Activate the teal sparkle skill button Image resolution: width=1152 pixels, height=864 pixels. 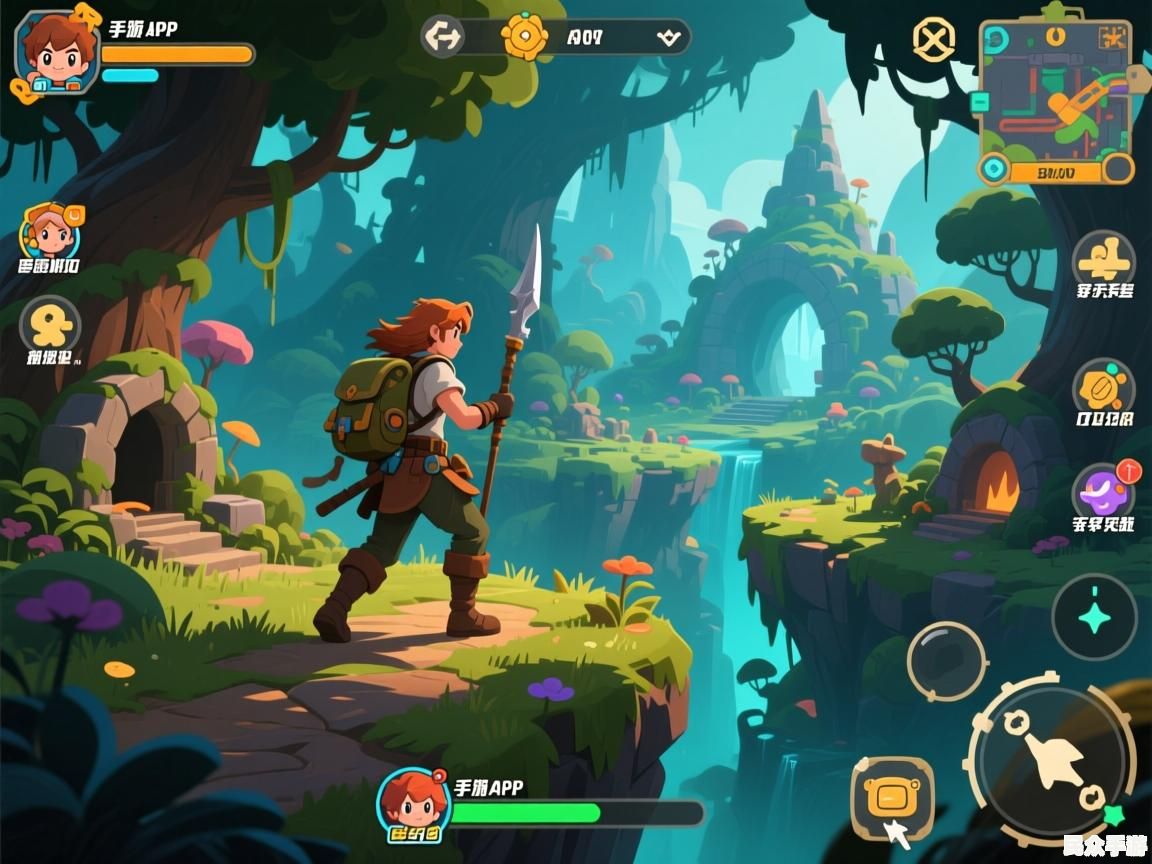(x=1094, y=617)
